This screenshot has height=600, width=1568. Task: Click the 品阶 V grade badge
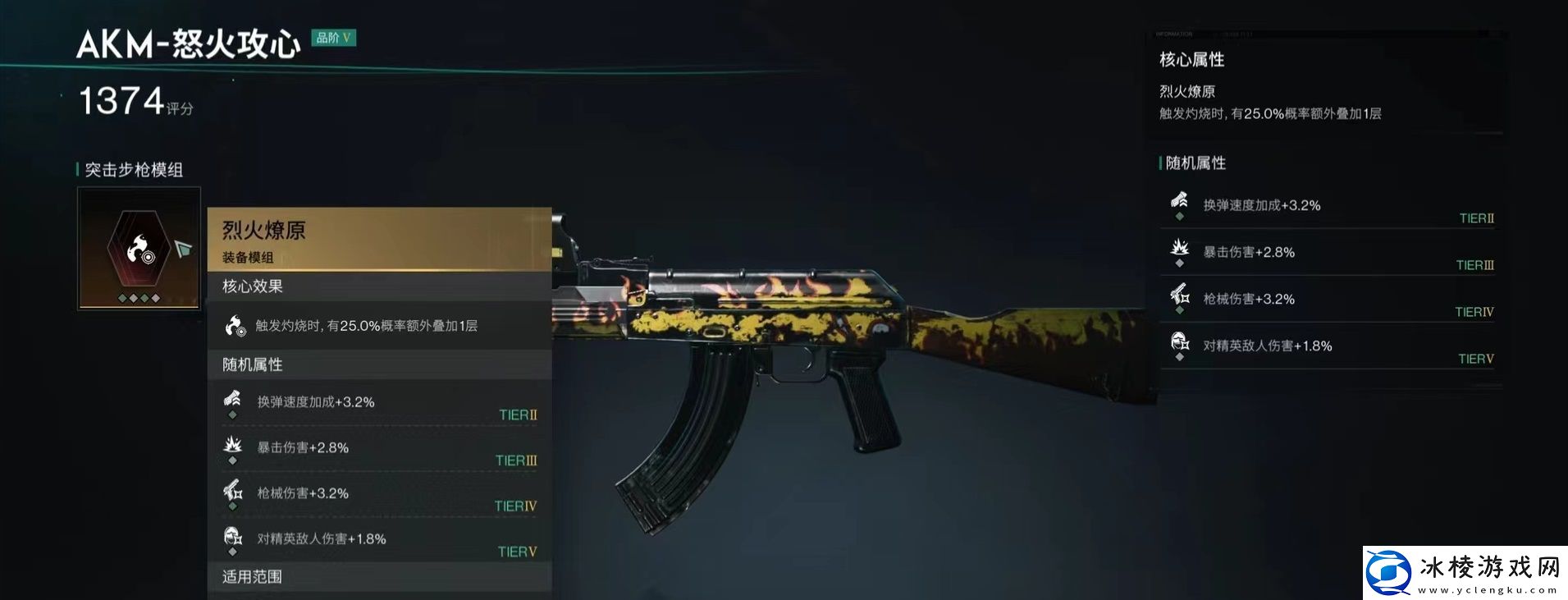coord(333,38)
